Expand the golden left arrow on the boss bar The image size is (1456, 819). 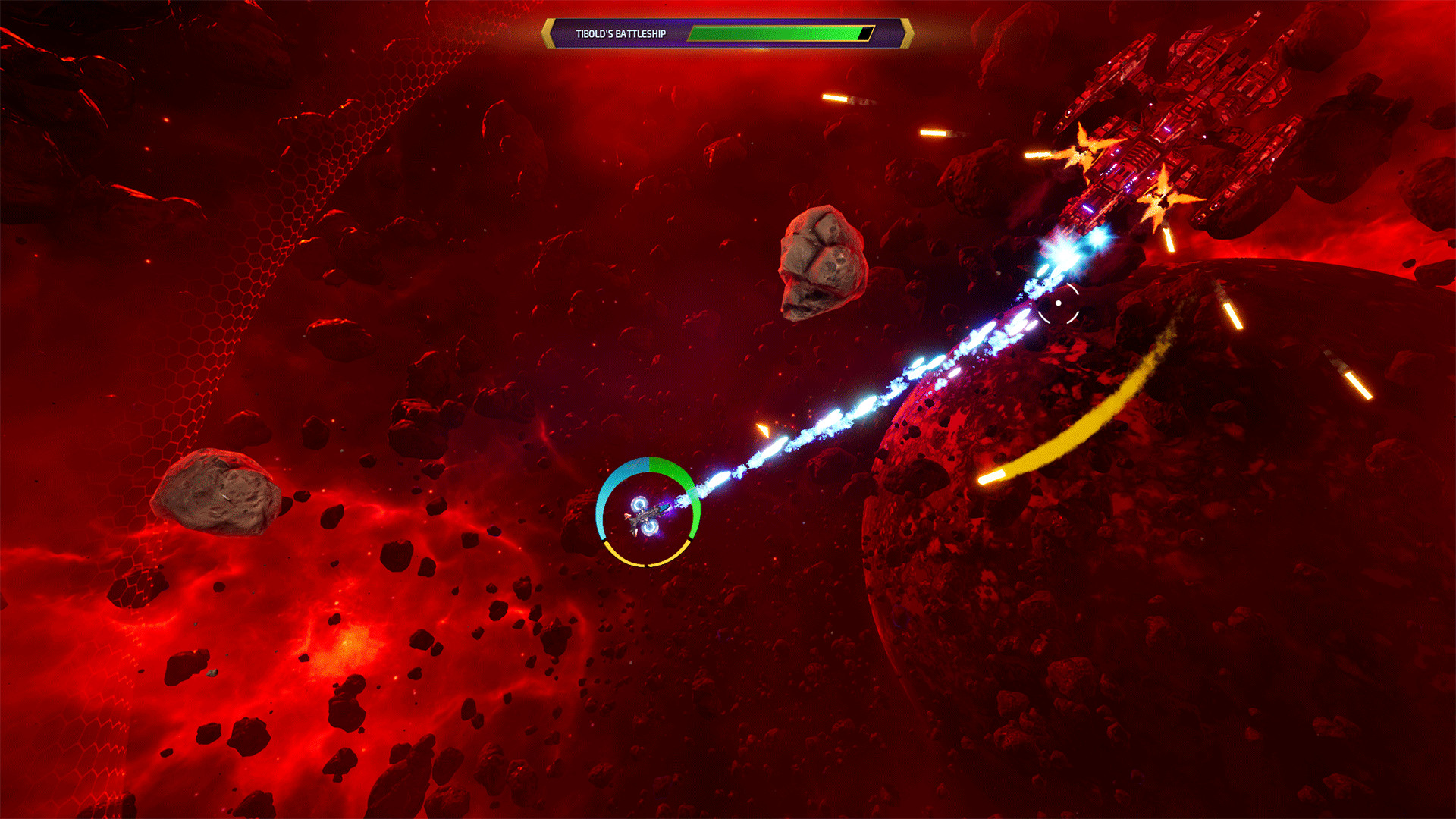coord(548,33)
